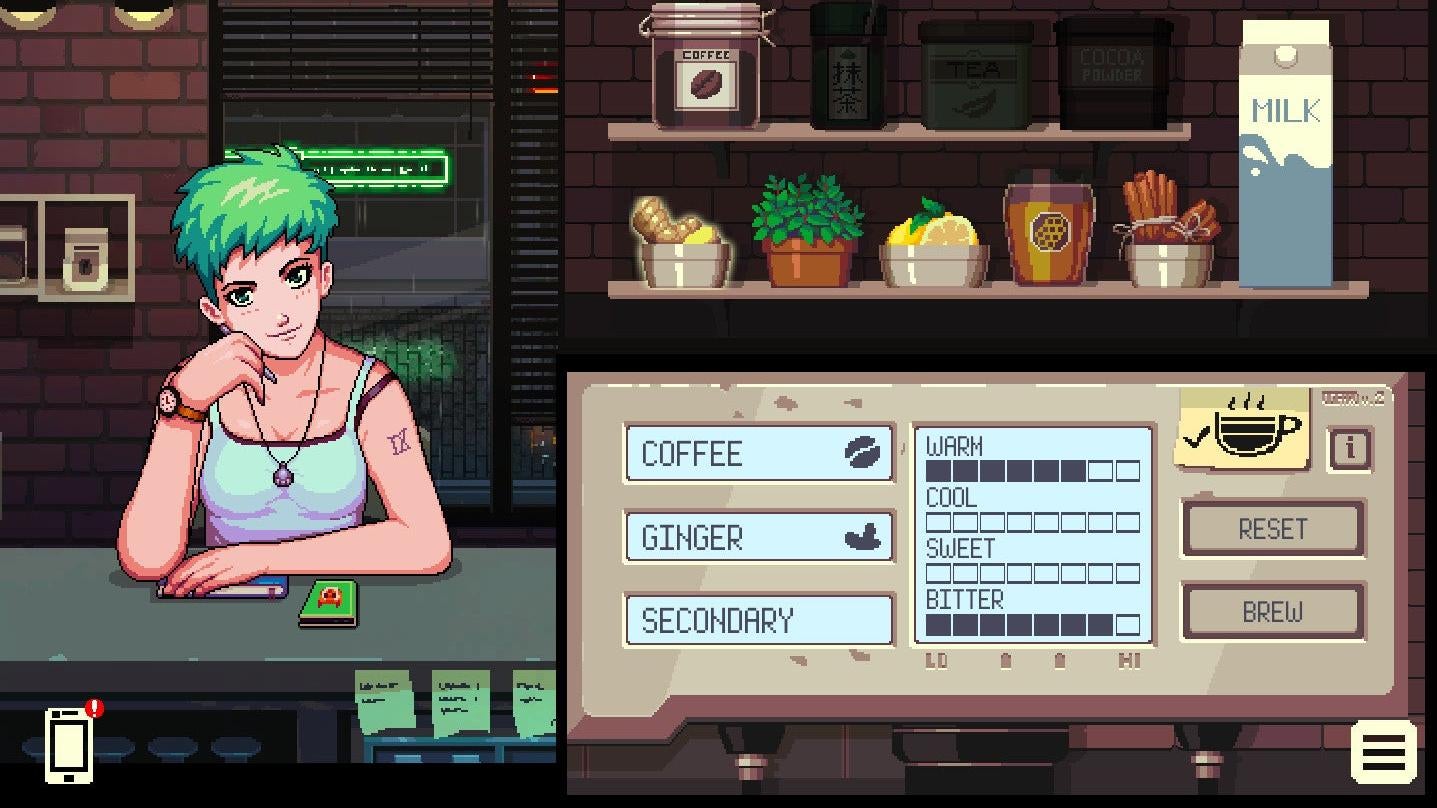Open the COFFEE ingredient slot

[x=758, y=453]
